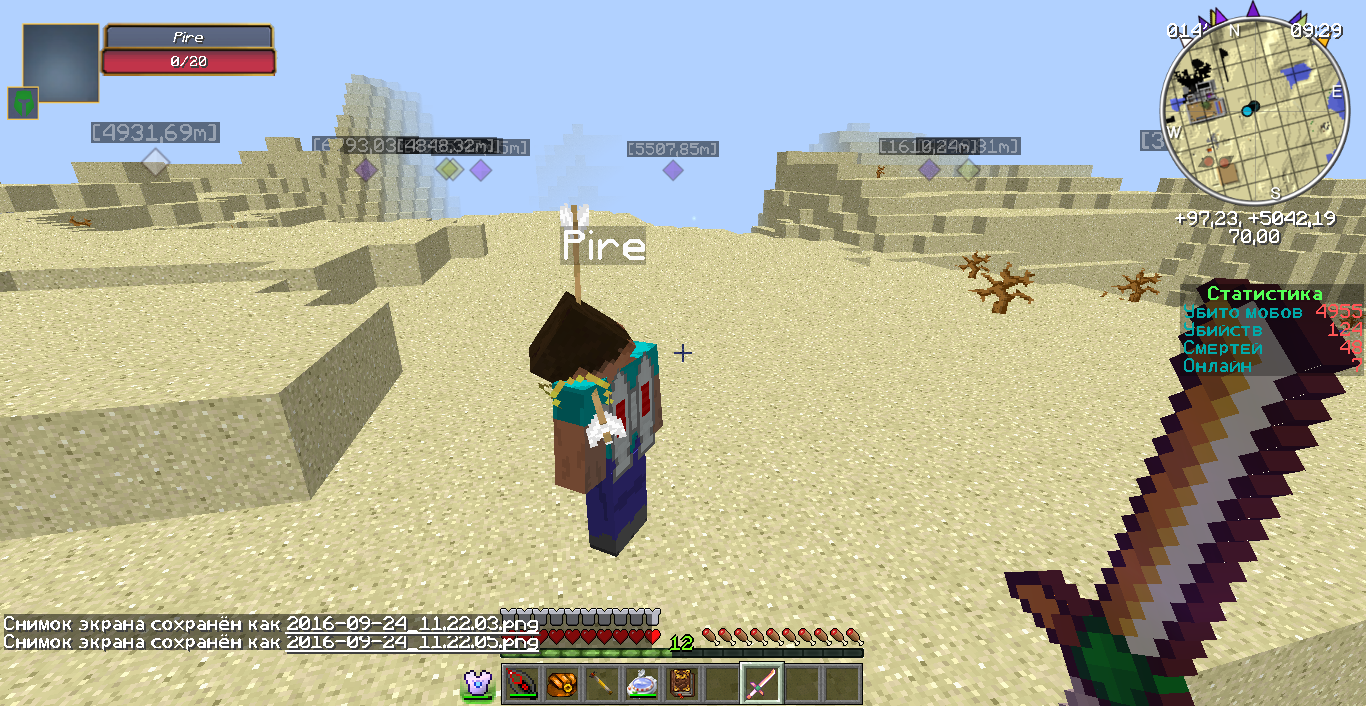The image size is (1366, 706).
Task: Select the red wand hotbar slot
Action: pyautogui.click(x=521, y=684)
